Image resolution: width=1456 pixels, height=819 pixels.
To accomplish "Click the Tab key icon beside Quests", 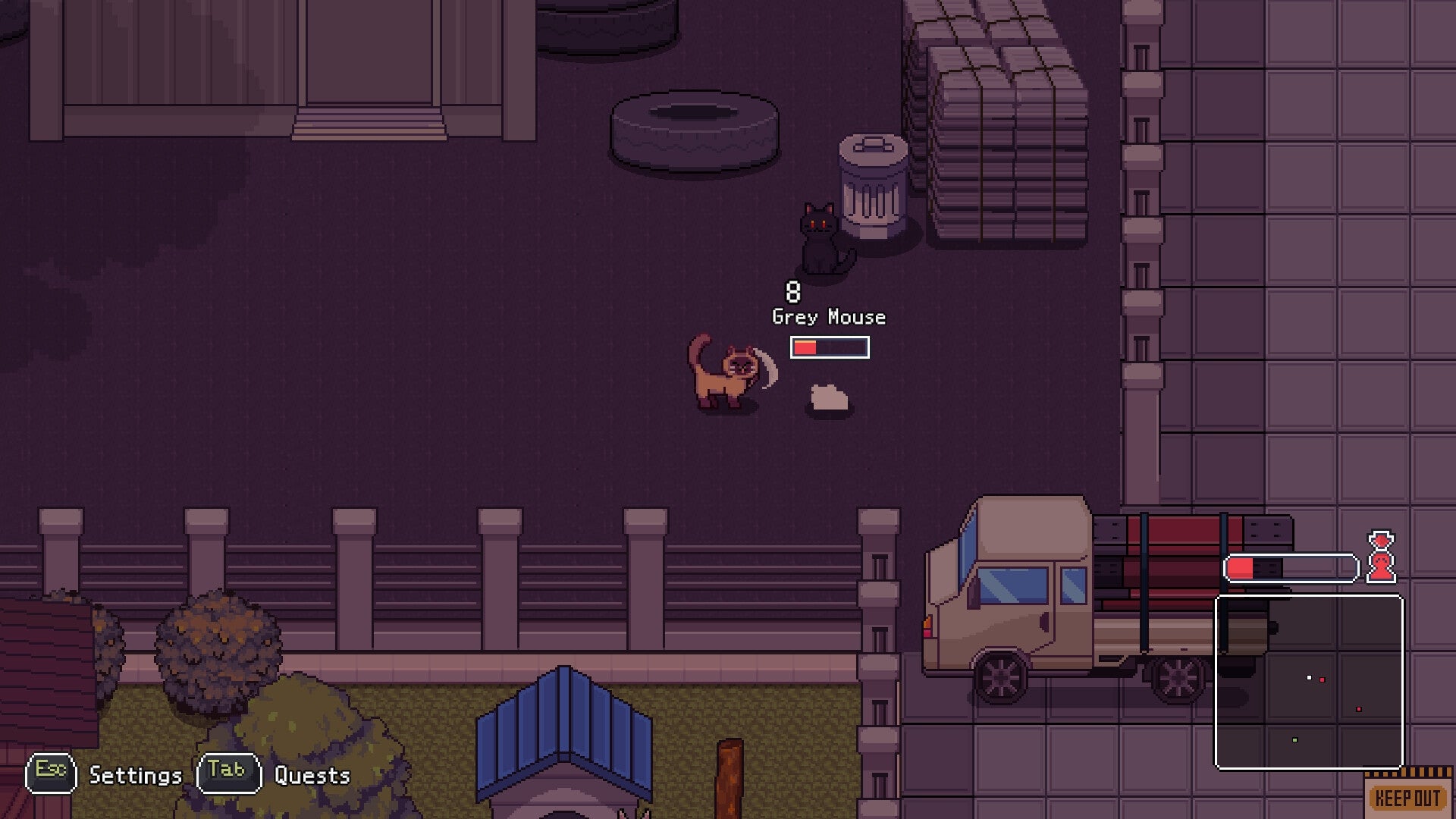I will (x=227, y=773).
